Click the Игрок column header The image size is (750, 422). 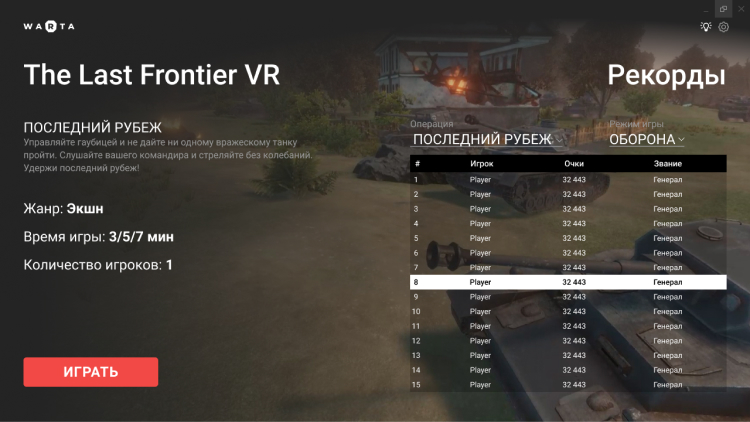[x=481, y=163]
